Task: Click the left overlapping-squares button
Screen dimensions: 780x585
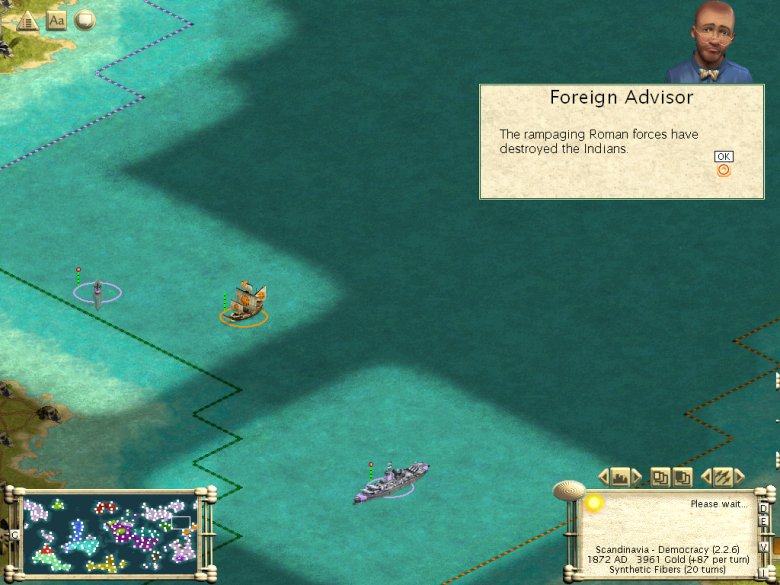Action: pos(660,476)
